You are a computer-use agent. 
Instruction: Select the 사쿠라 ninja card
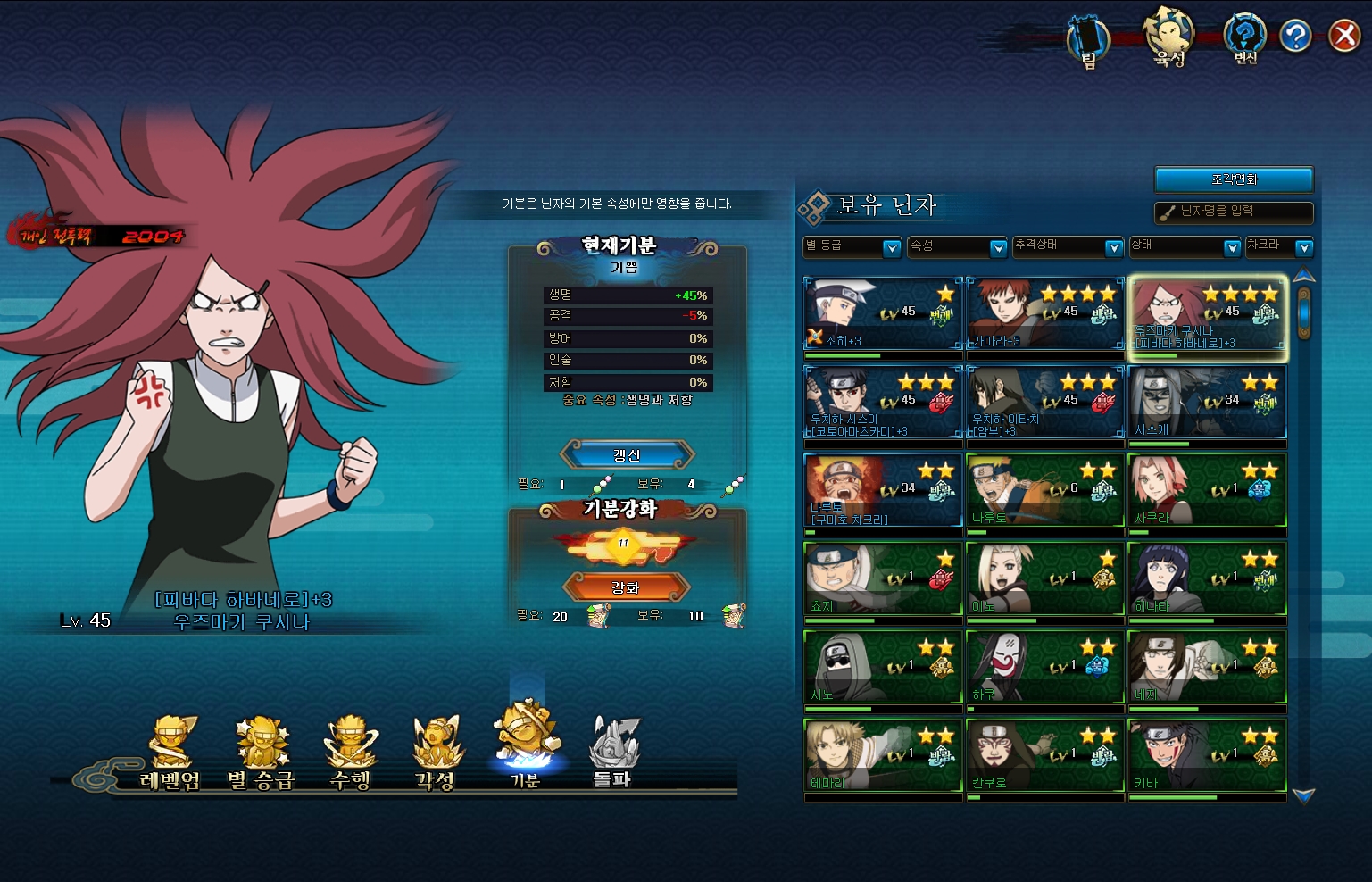(1207, 490)
